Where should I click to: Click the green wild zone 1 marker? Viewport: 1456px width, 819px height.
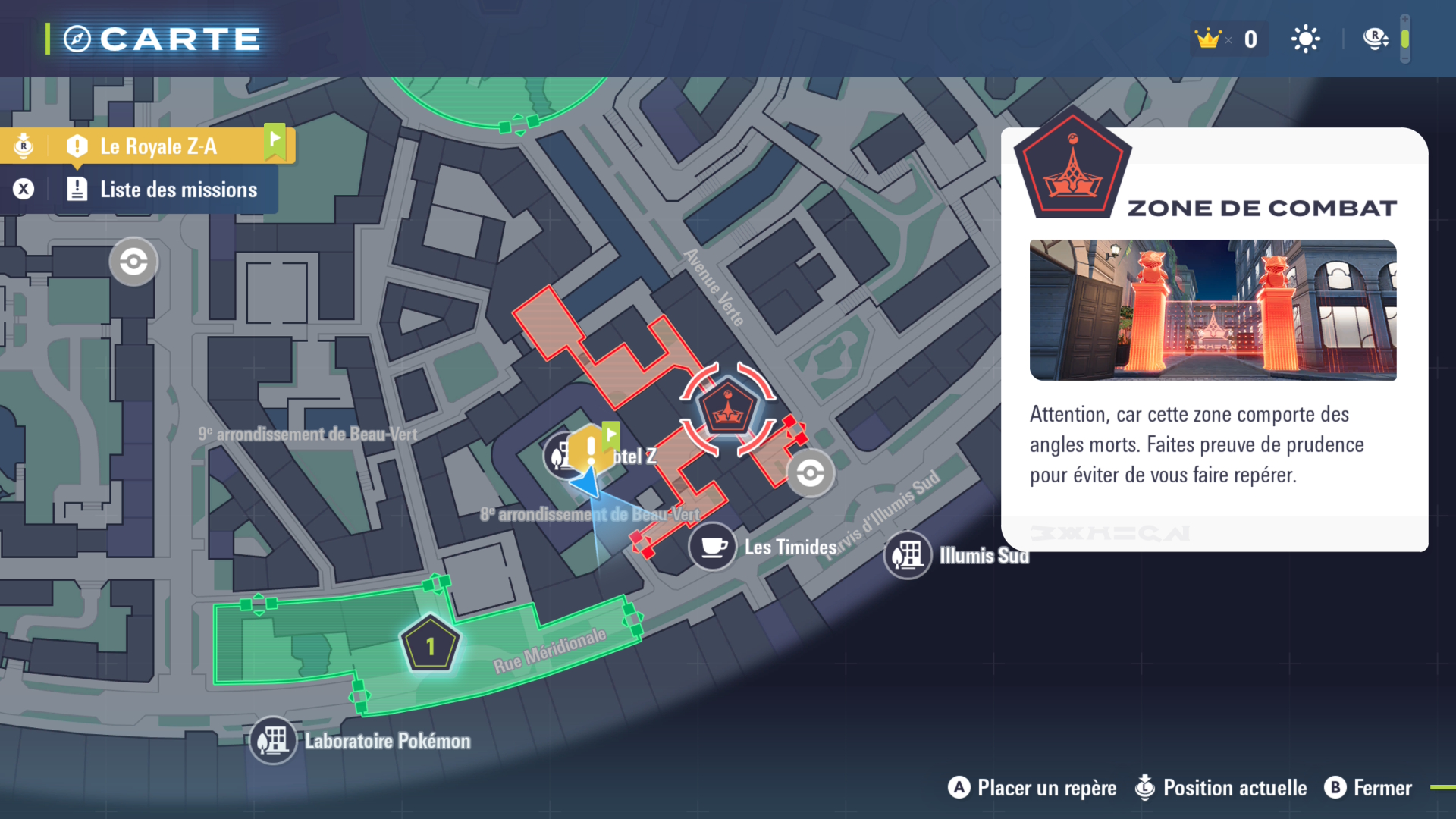(430, 645)
